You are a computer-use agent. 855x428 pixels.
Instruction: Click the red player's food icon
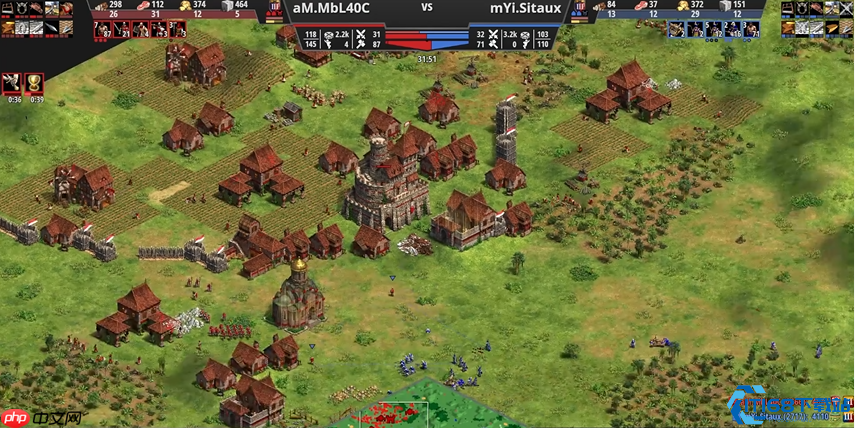pyautogui.click(x=143, y=6)
